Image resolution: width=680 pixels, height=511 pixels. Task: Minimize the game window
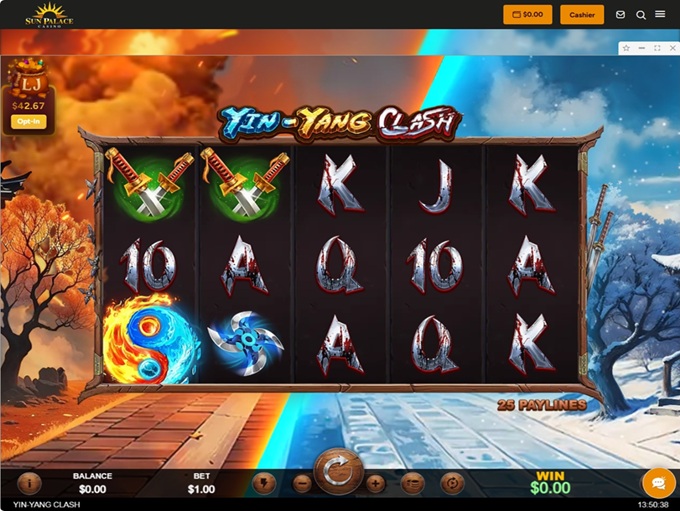tap(641, 48)
